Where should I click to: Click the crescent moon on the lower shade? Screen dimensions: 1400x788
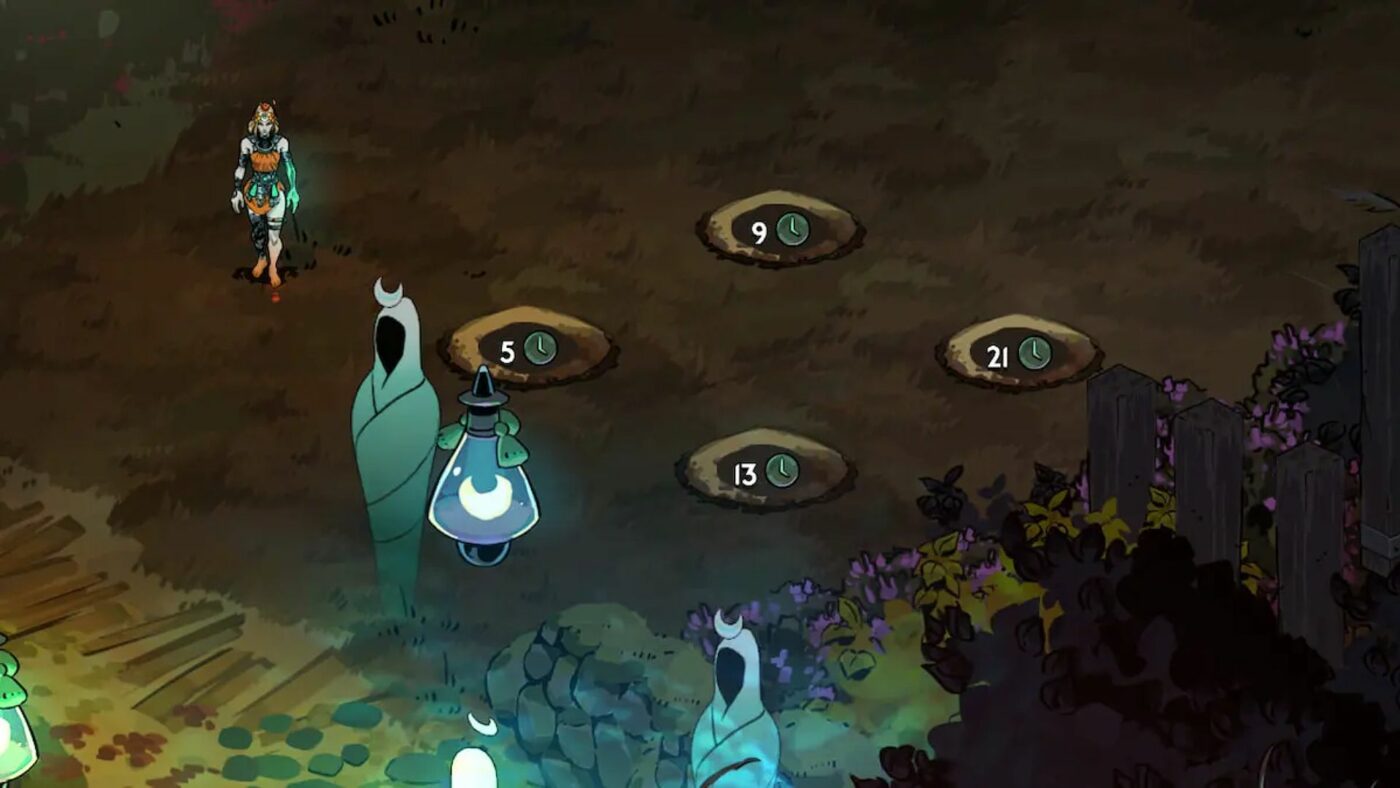727,625
